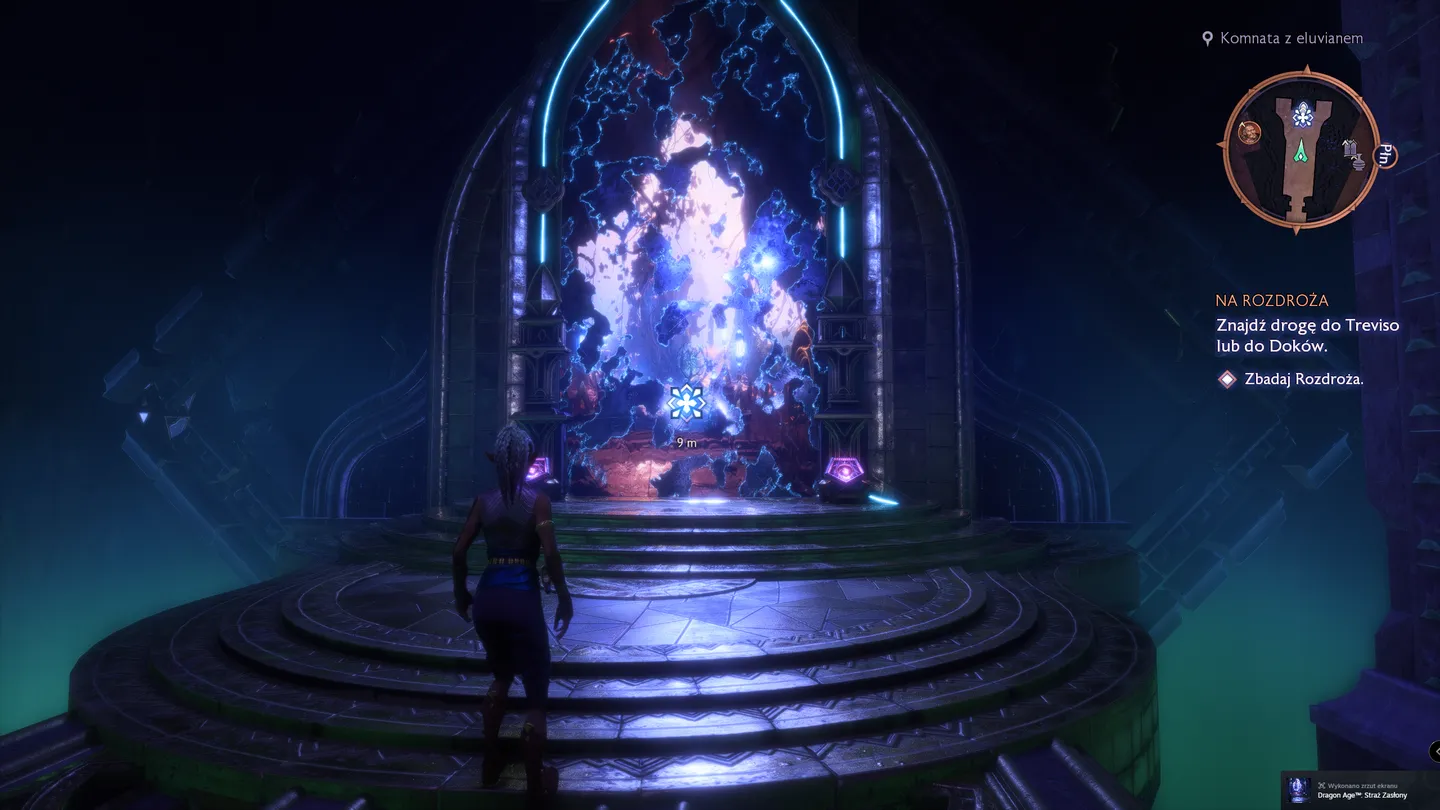Viewport: 1440px width, 810px height.
Task: Click the vase marker on the minimap
Action: tap(1359, 162)
